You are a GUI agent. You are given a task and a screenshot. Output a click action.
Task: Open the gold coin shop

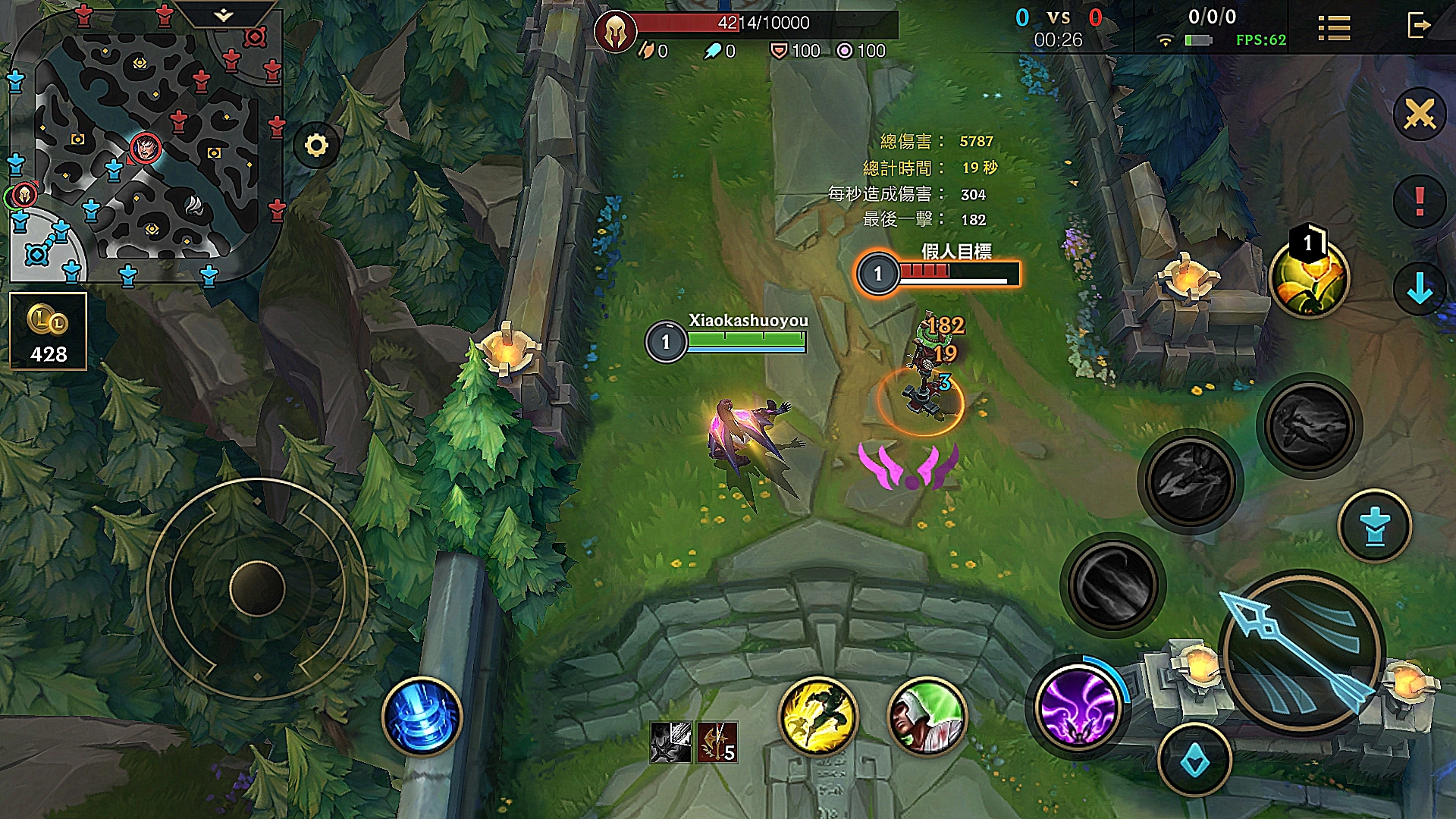pos(49,331)
